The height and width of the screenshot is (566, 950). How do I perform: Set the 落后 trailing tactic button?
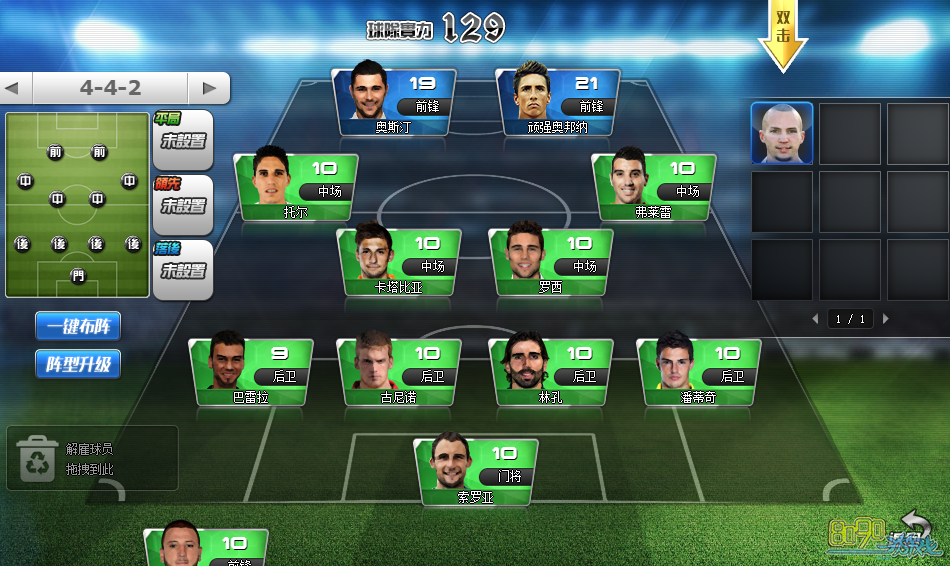coord(183,270)
